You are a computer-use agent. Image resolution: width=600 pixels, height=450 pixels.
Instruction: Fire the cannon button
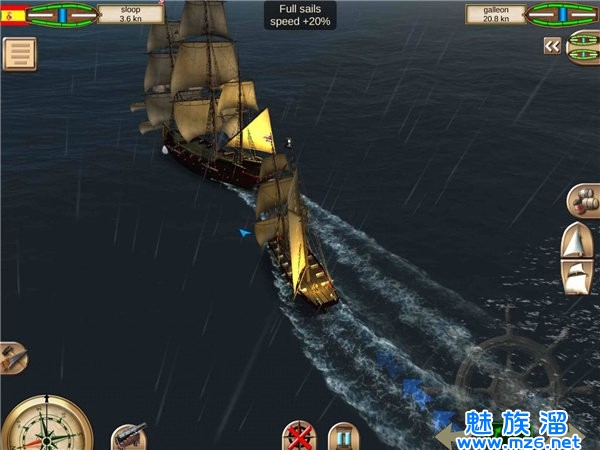tap(127, 437)
